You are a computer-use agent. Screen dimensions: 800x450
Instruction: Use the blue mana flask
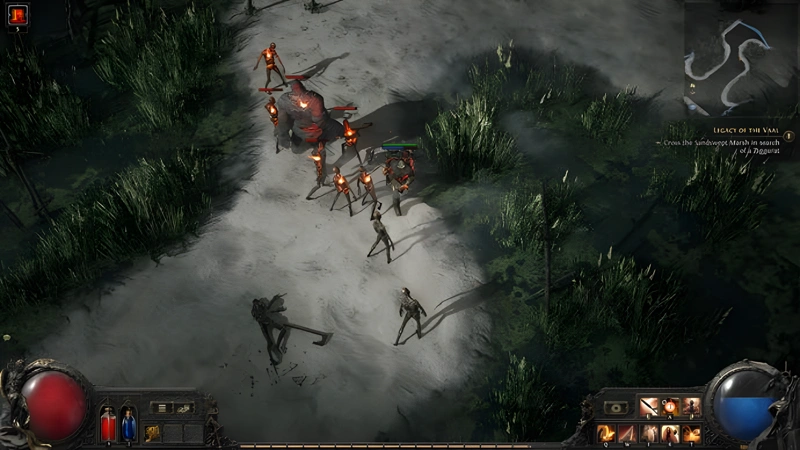[128, 424]
